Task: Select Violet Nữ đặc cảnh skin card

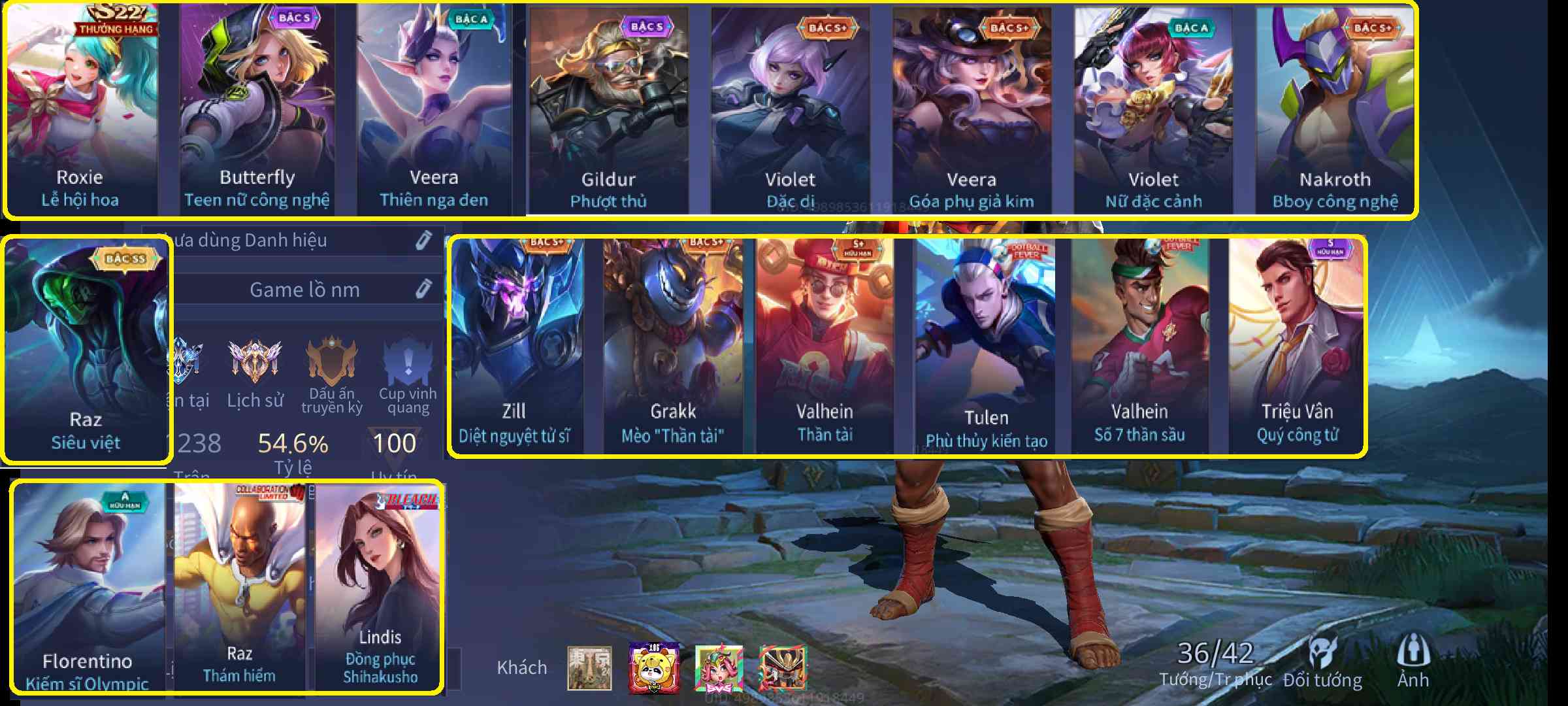Action: pyautogui.click(x=1153, y=110)
